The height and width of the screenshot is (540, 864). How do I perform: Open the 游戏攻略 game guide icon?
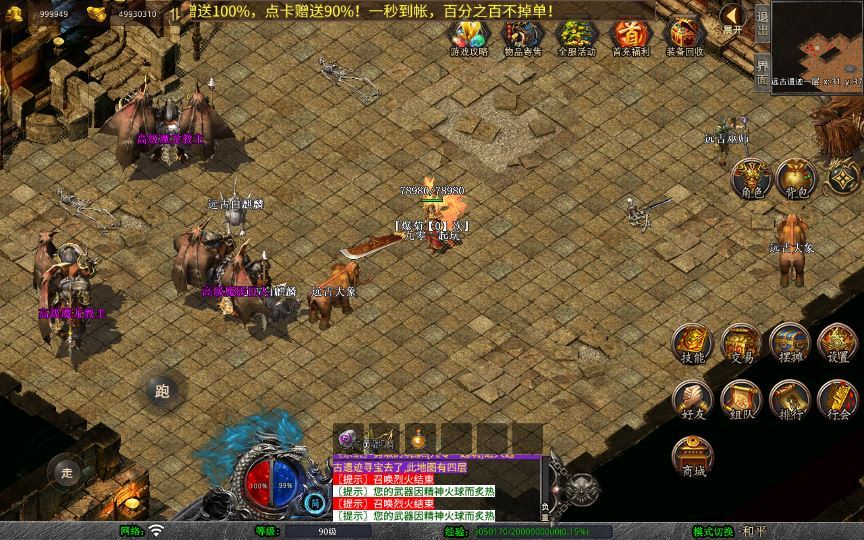pyautogui.click(x=468, y=38)
